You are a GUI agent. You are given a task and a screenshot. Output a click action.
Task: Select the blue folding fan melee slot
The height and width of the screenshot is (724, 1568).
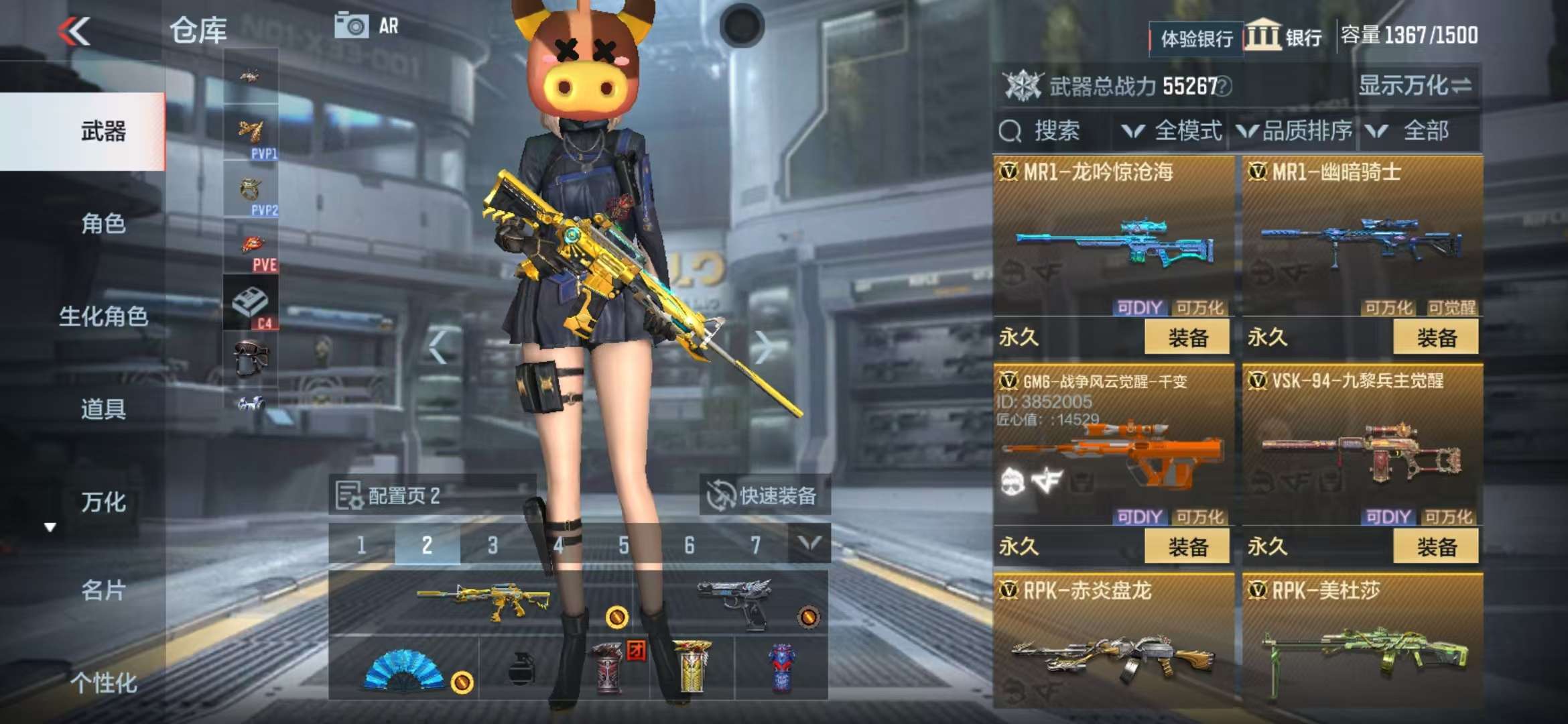pos(403,668)
